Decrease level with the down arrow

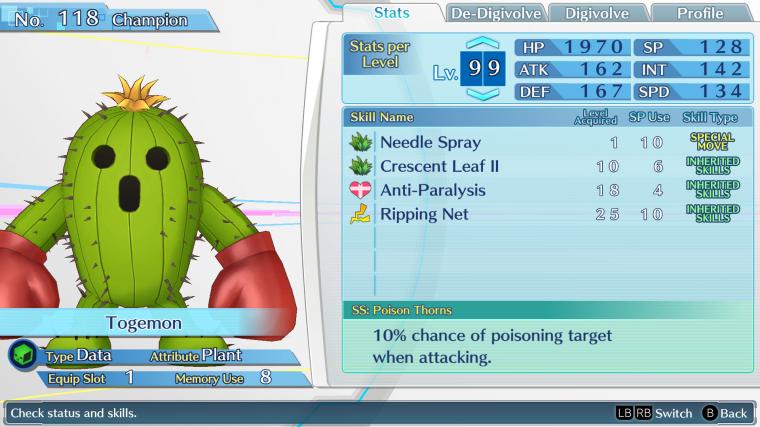tap(481, 95)
